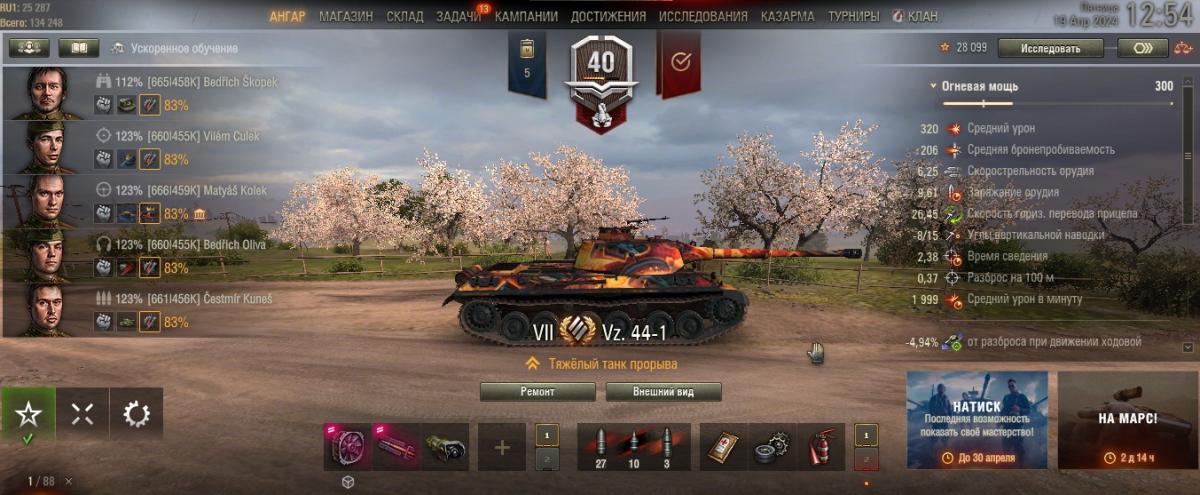Open the Задачи section
1200x495 pixels.
point(458,17)
